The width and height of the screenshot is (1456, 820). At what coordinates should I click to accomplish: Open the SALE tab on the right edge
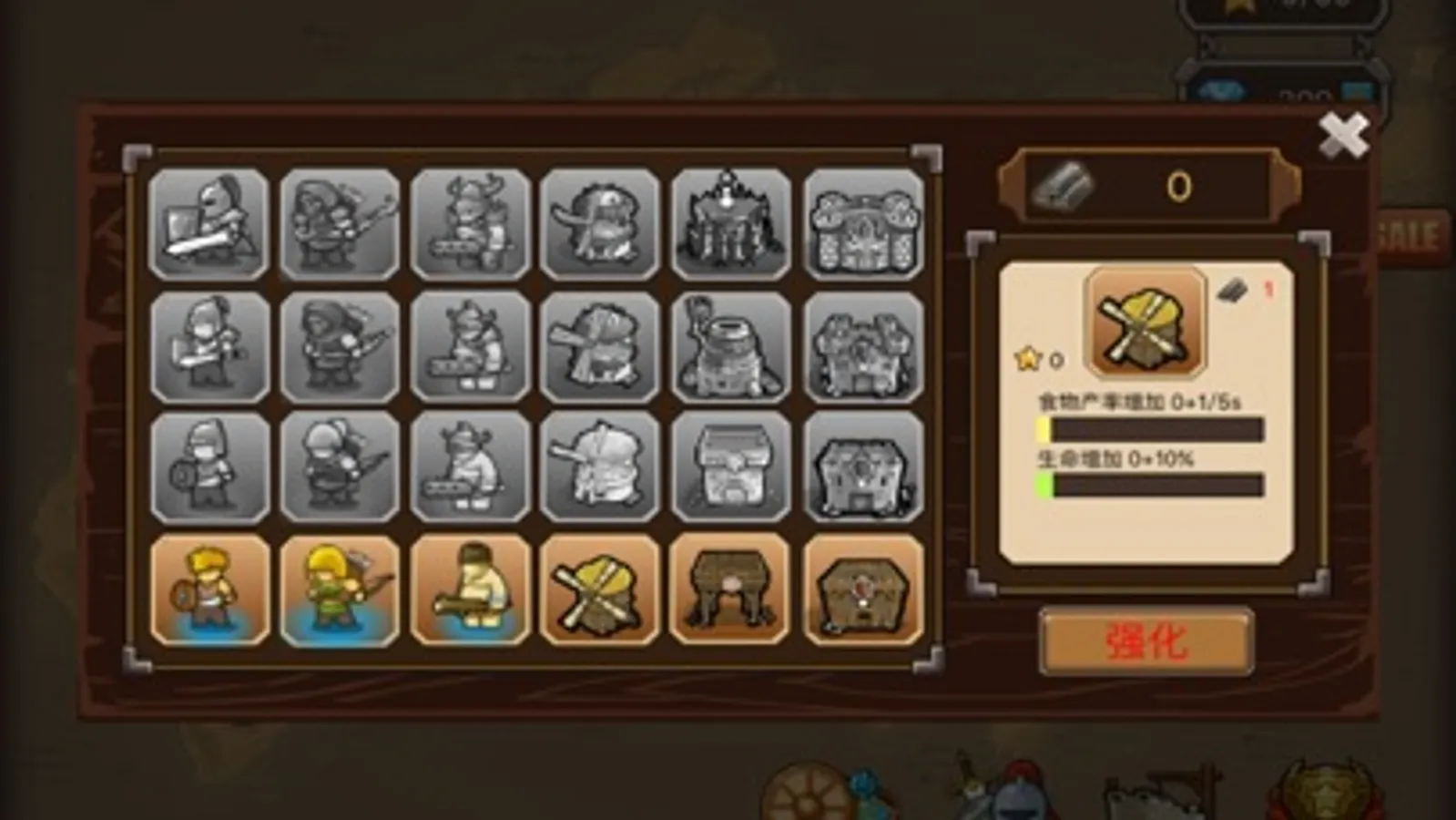click(x=1410, y=230)
